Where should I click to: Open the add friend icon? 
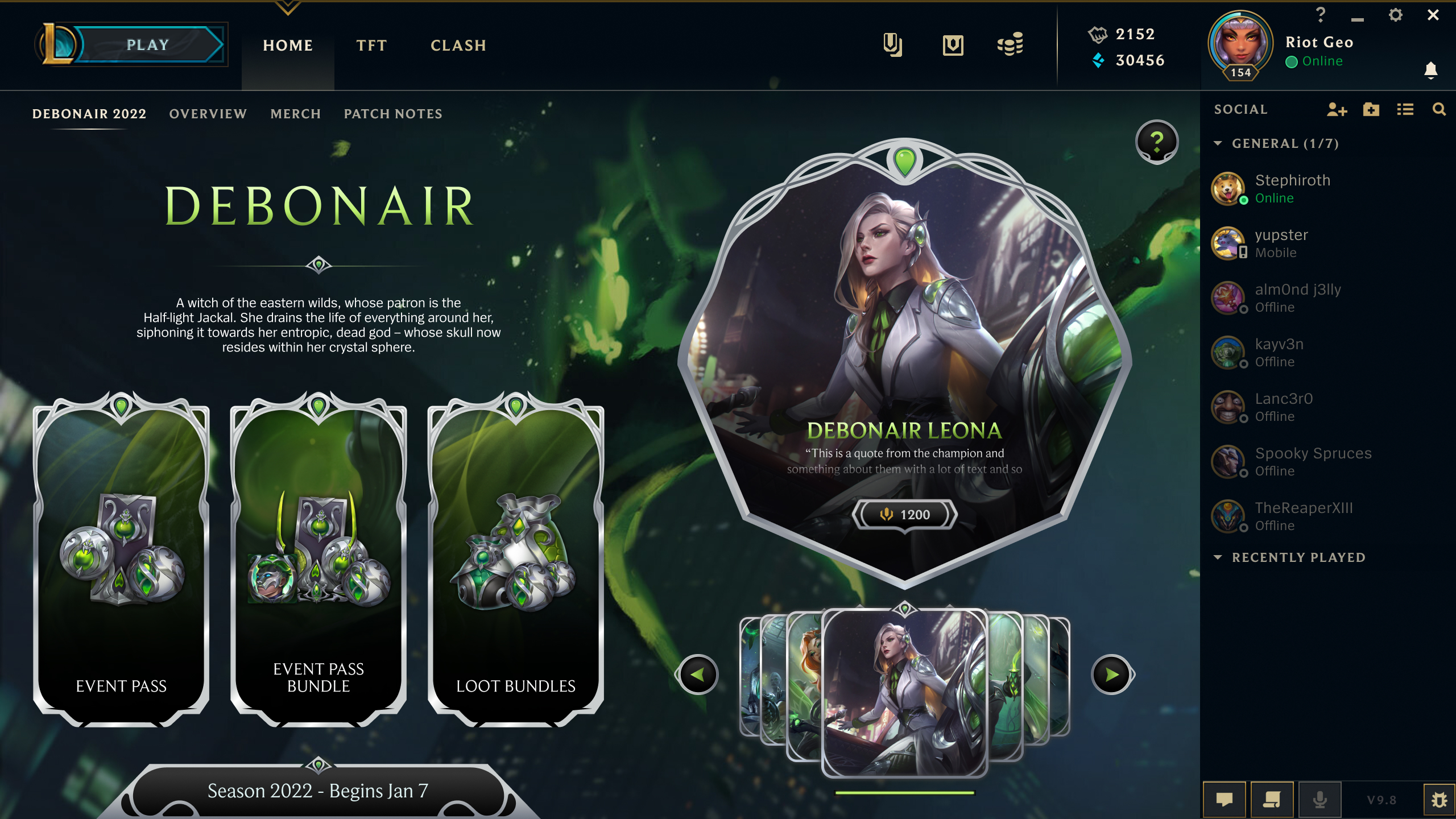coord(1337,110)
